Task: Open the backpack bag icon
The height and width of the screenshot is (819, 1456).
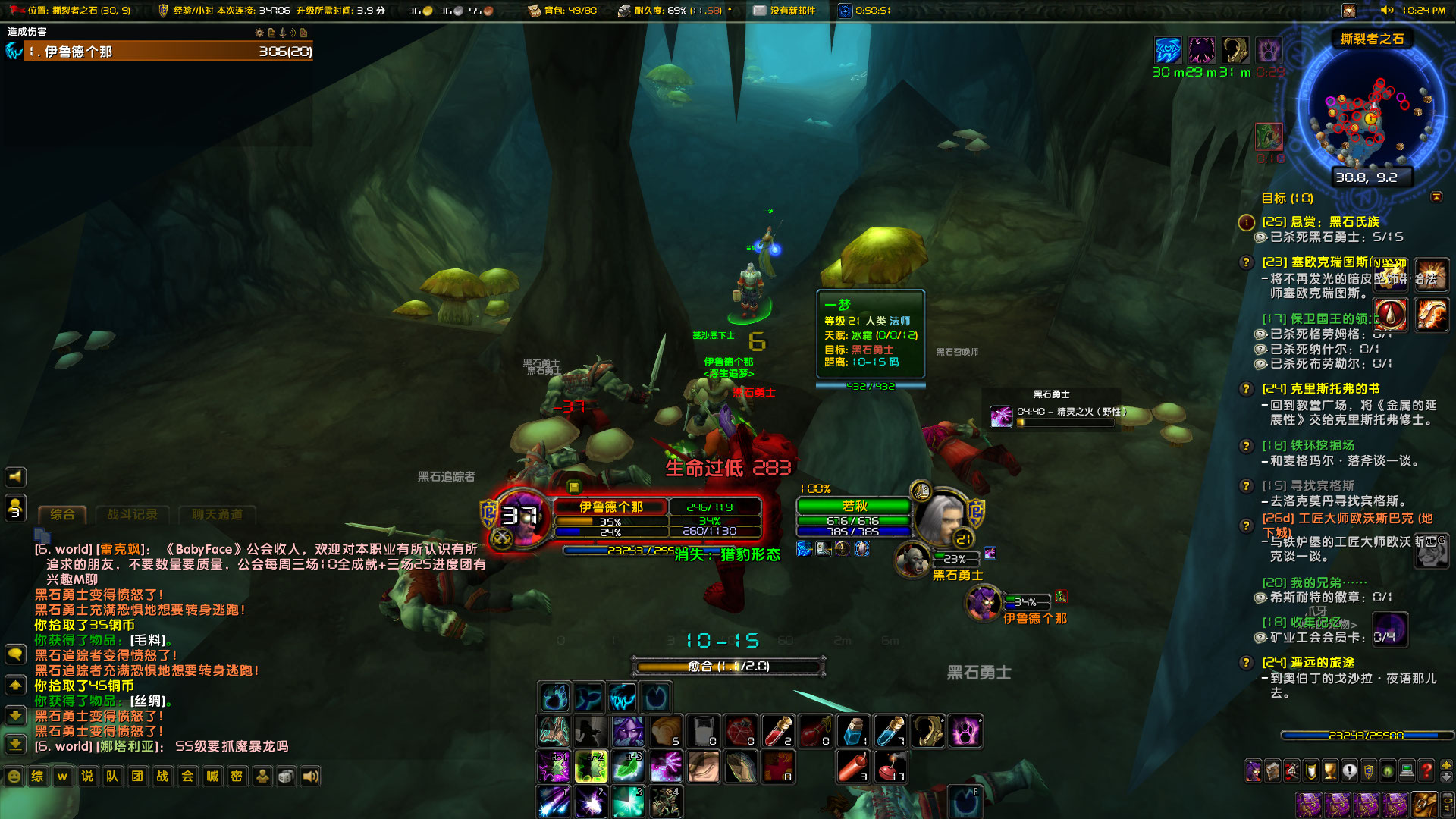Action: (1425, 805)
